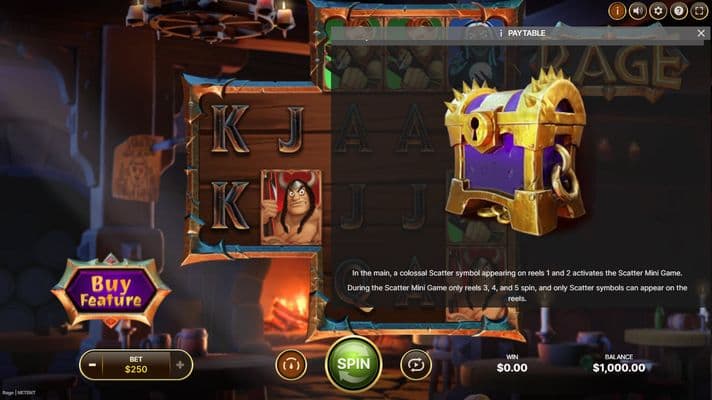
Task: Increase the bet with the plus button
Action: pyautogui.click(x=180, y=365)
